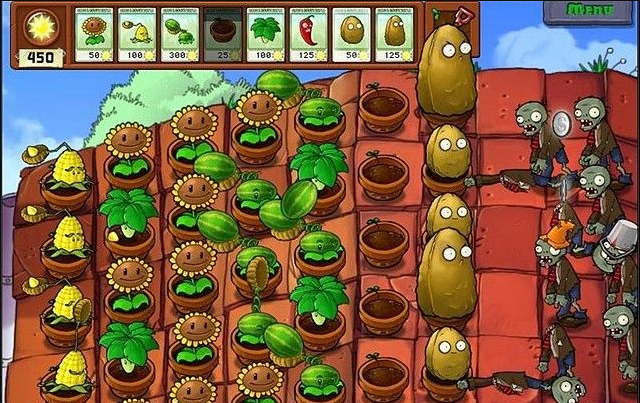Choose the Melon-pult seed packet

[x=180, y=33]
